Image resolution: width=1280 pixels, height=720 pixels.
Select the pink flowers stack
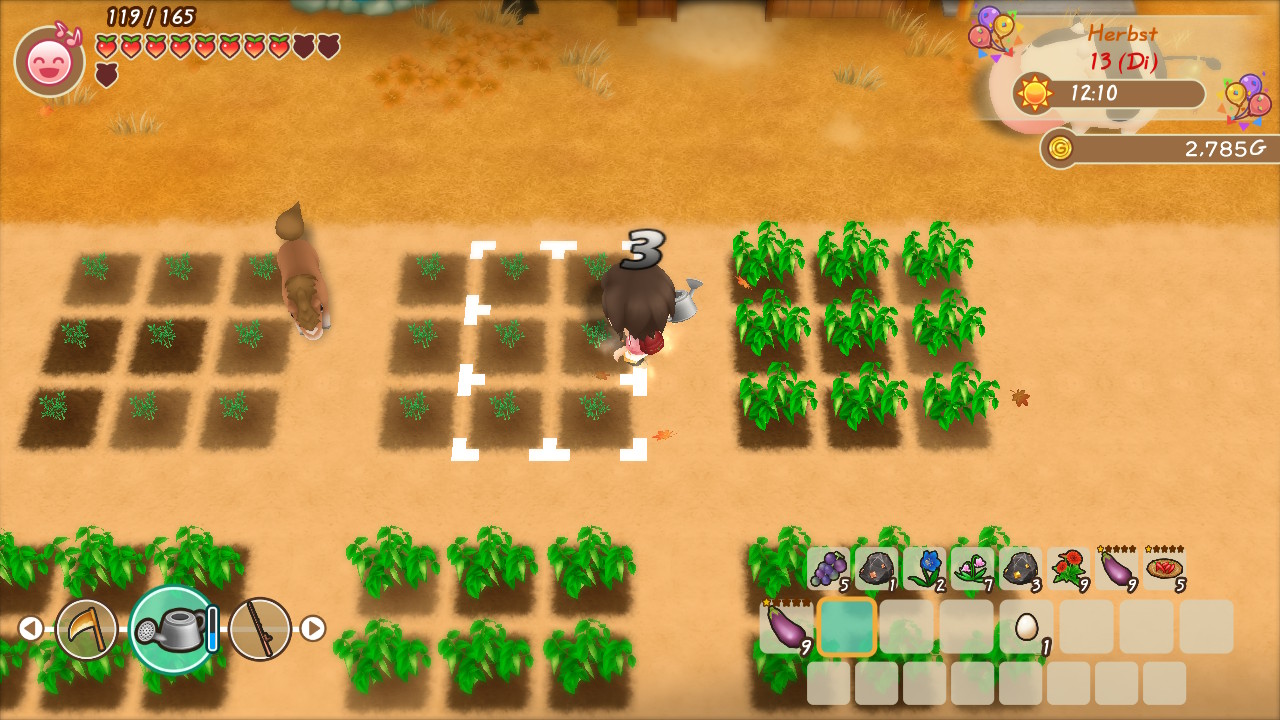pos(972,568)
